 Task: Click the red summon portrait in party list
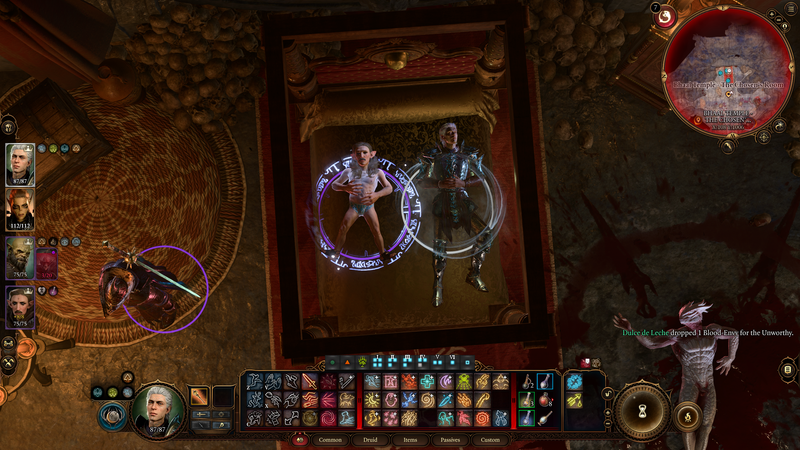pyautogui.click(x=46, y=264)
